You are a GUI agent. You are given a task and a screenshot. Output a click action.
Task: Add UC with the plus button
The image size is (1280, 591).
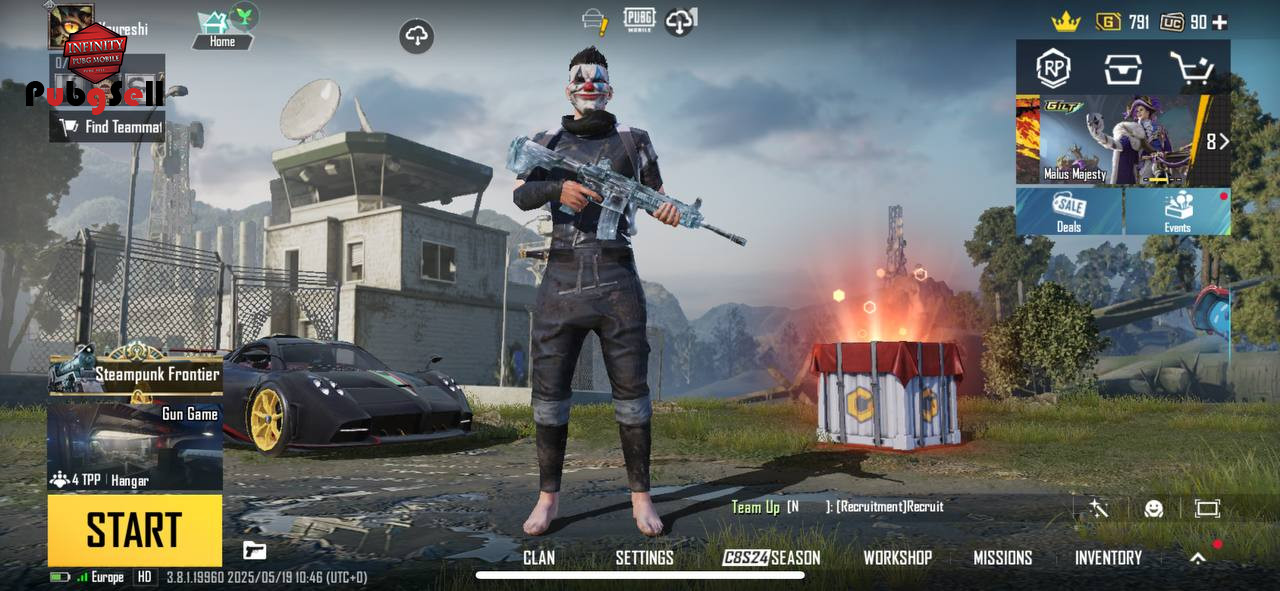click(x=1219, y=22)
